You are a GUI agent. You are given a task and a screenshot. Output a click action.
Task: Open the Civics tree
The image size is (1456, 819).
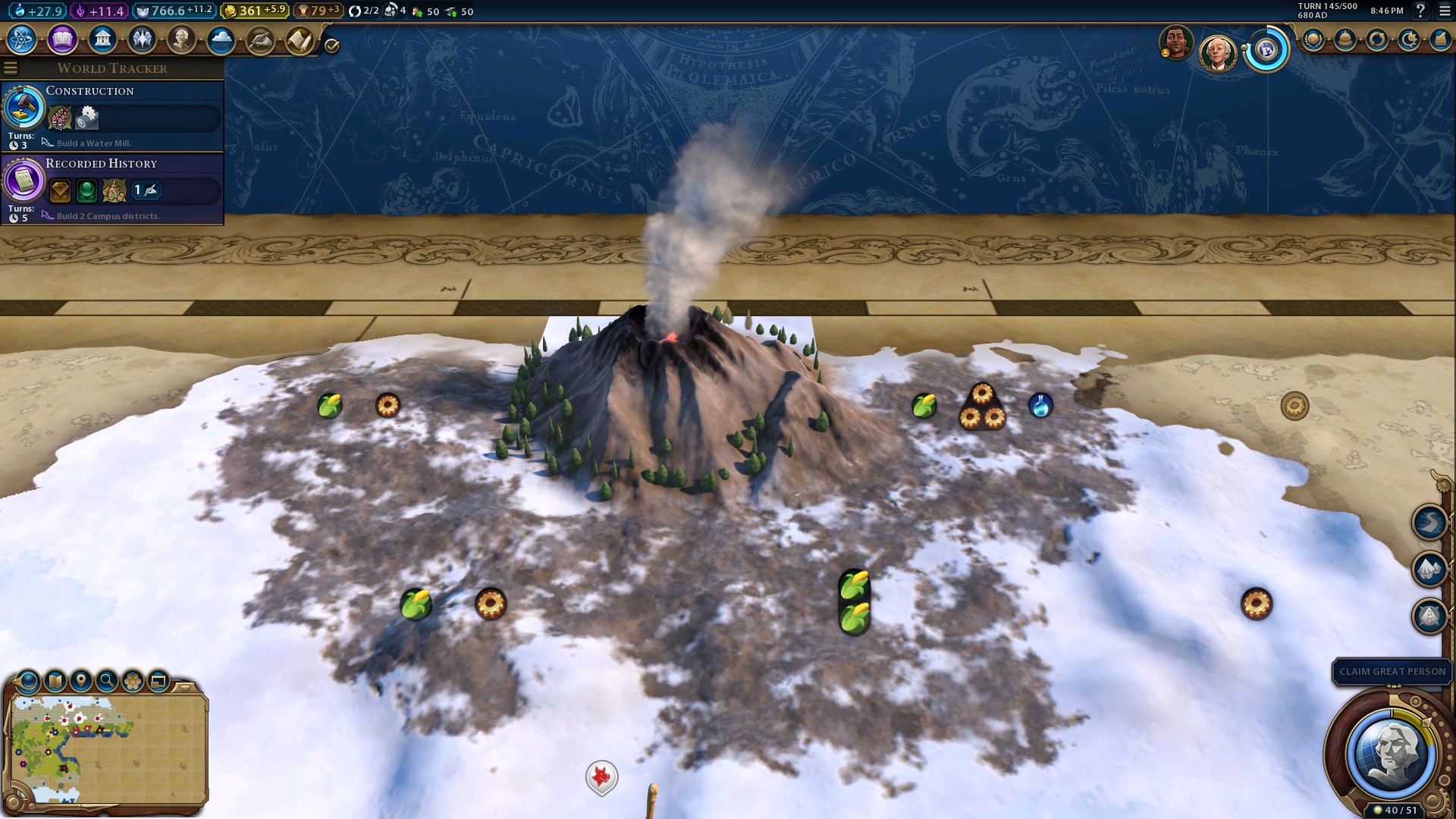coord(64,40)
